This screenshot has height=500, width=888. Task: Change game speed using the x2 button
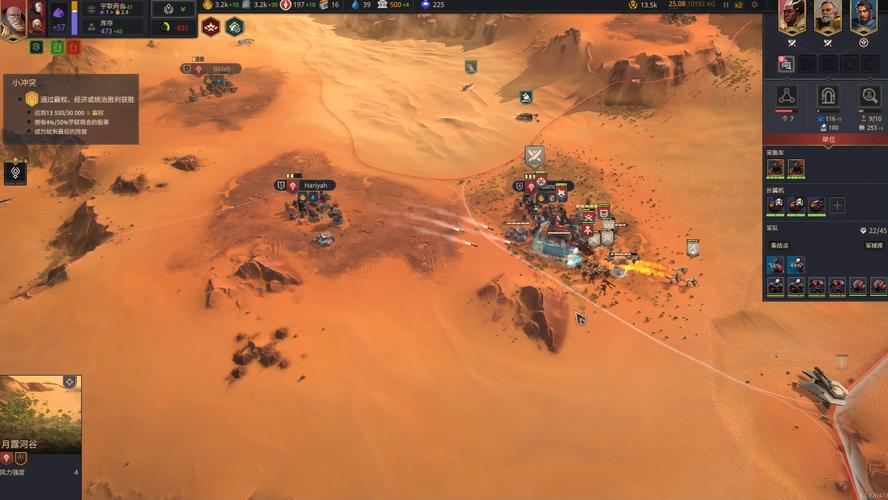point(739,5)
